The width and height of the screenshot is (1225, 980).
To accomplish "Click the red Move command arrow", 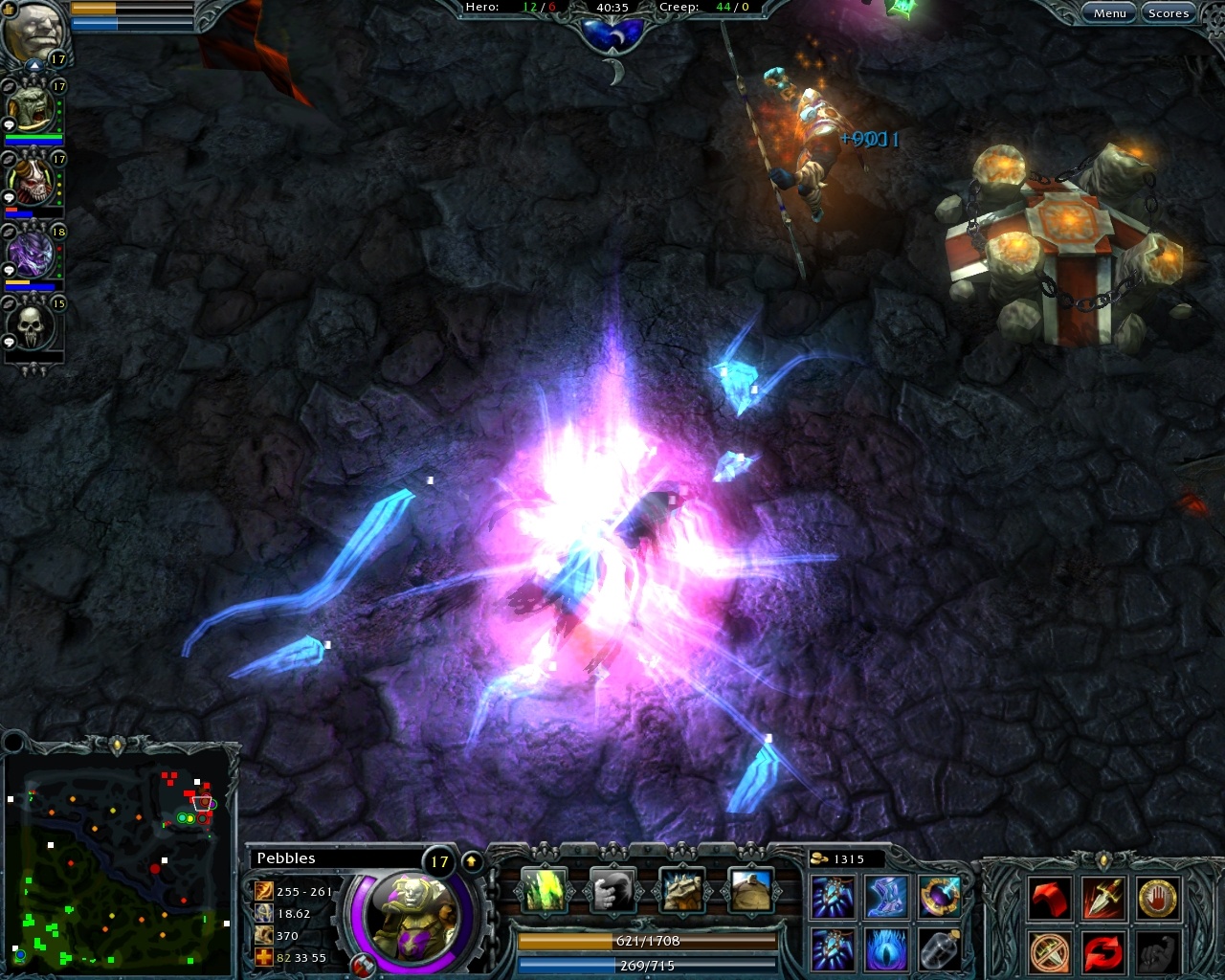I will 1050,897.
